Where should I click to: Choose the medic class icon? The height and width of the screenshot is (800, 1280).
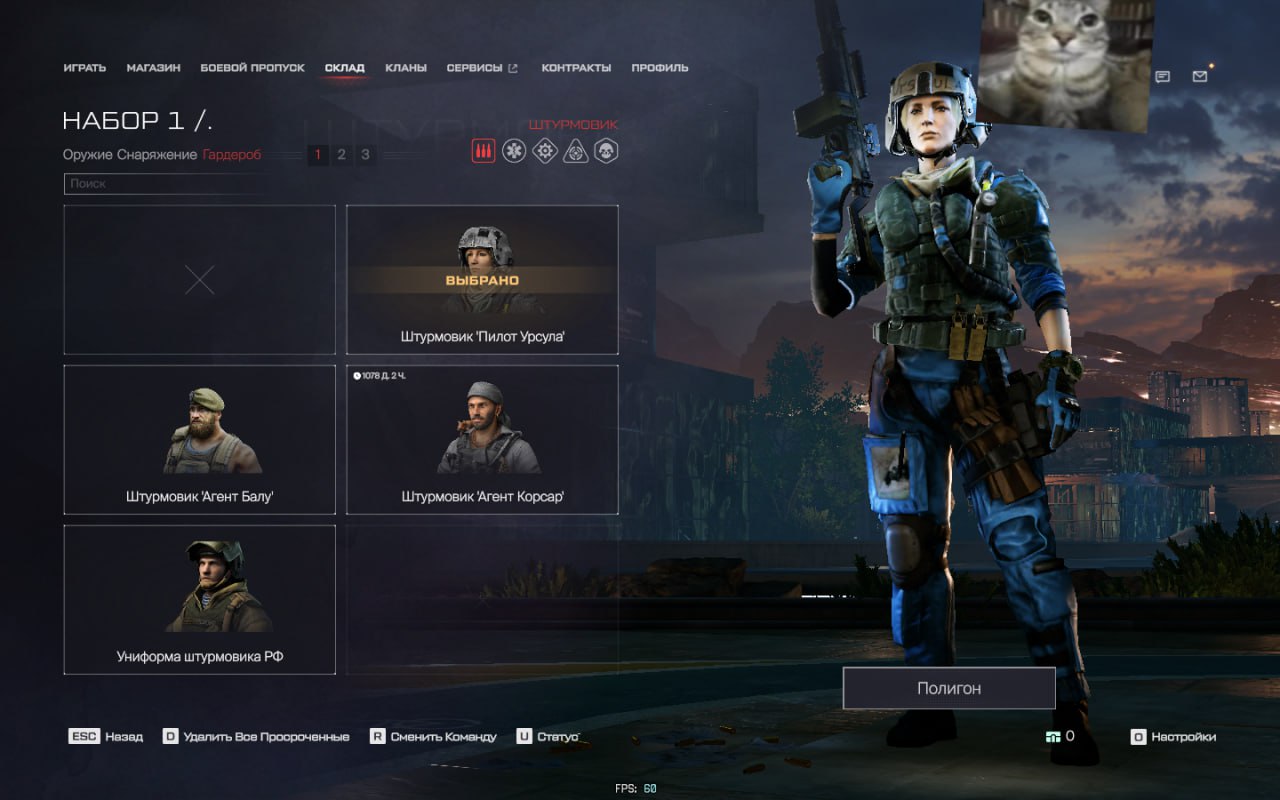point(514,151)
